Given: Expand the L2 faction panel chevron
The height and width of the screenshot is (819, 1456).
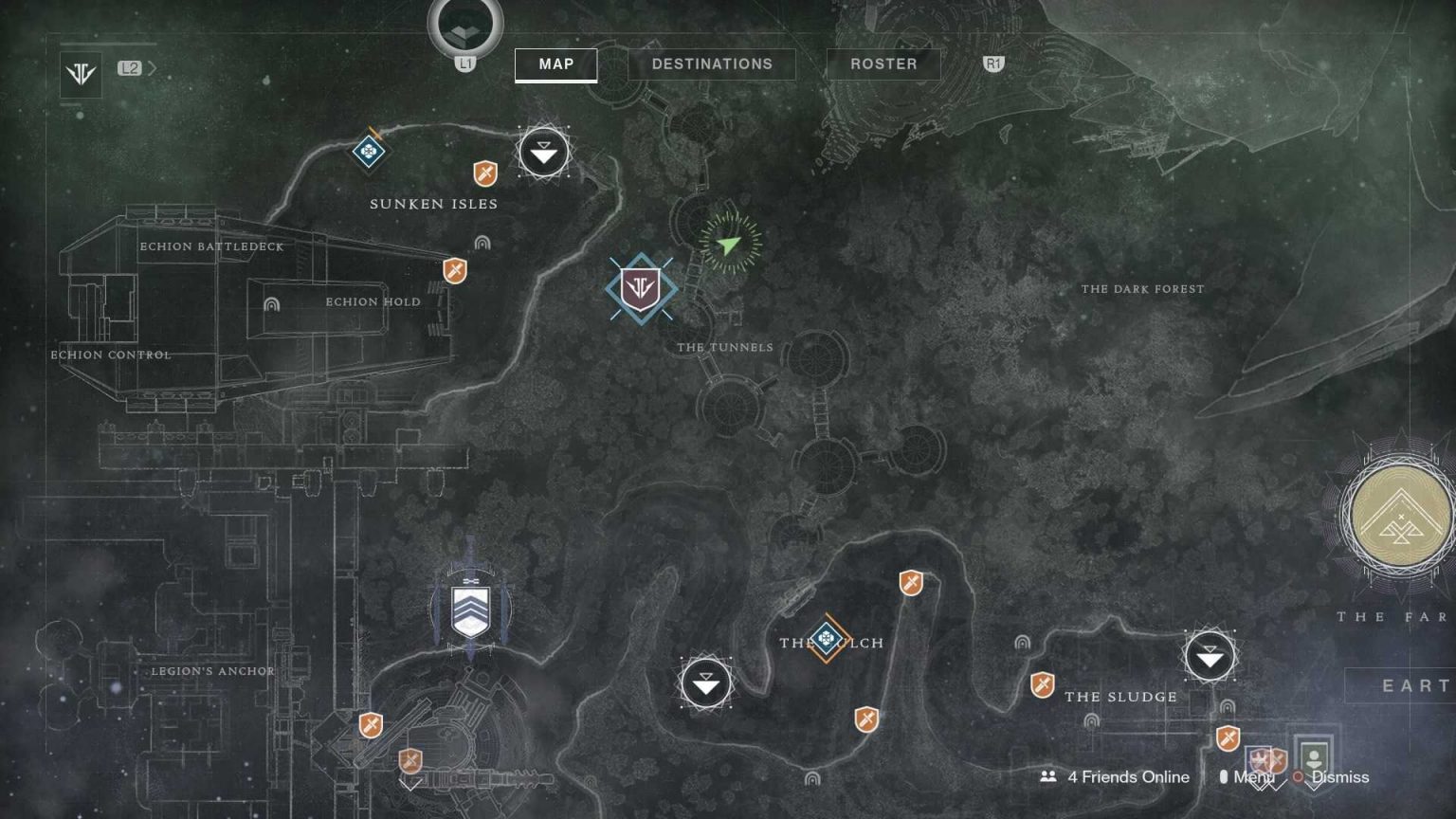Looking at the screenshot, I should tap(152, 68).
